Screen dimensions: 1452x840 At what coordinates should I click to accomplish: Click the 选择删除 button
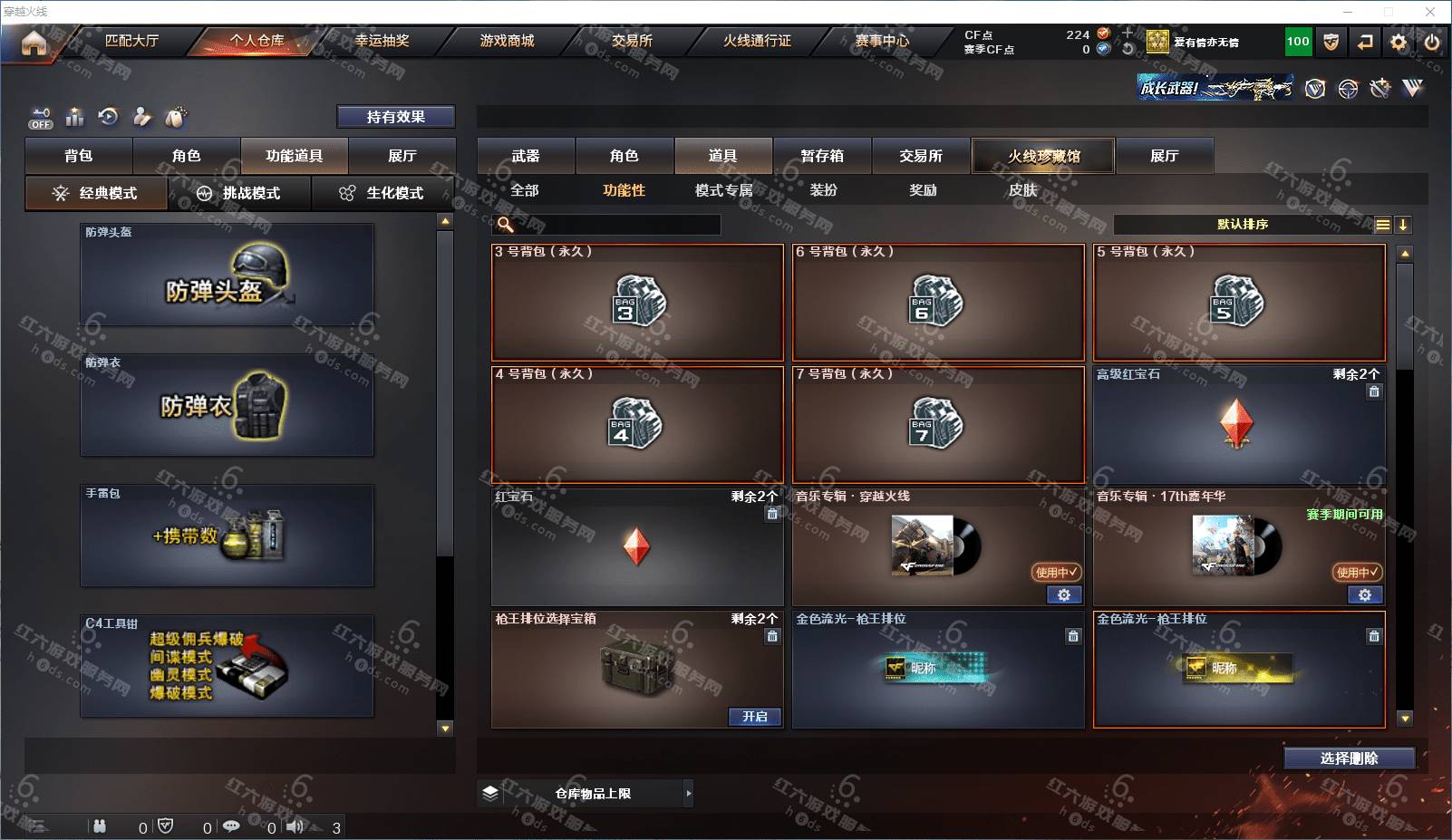pos(1349,758)
